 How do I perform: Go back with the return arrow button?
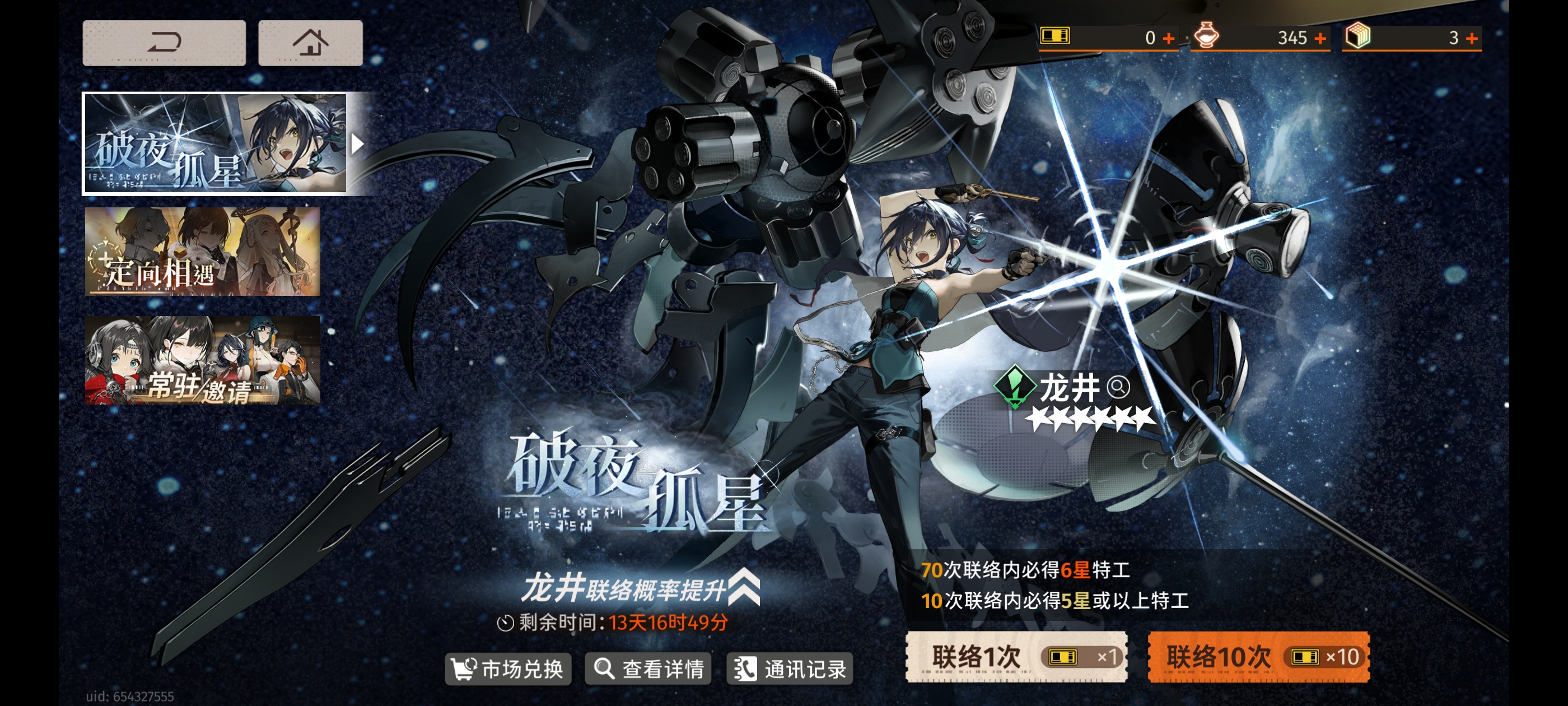pyautogui.click(x=164, y=43)
